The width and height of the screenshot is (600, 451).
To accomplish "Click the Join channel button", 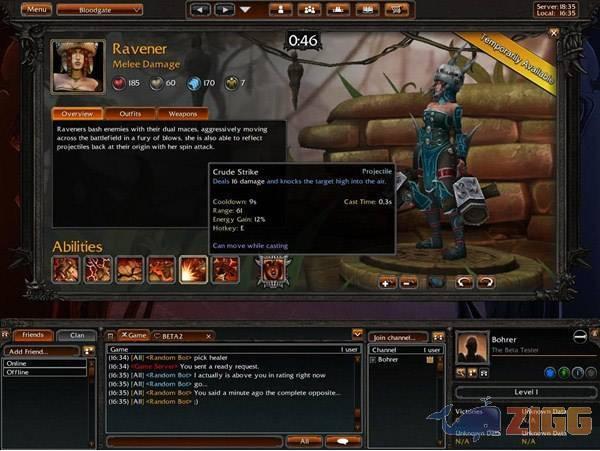I will 398,337.
